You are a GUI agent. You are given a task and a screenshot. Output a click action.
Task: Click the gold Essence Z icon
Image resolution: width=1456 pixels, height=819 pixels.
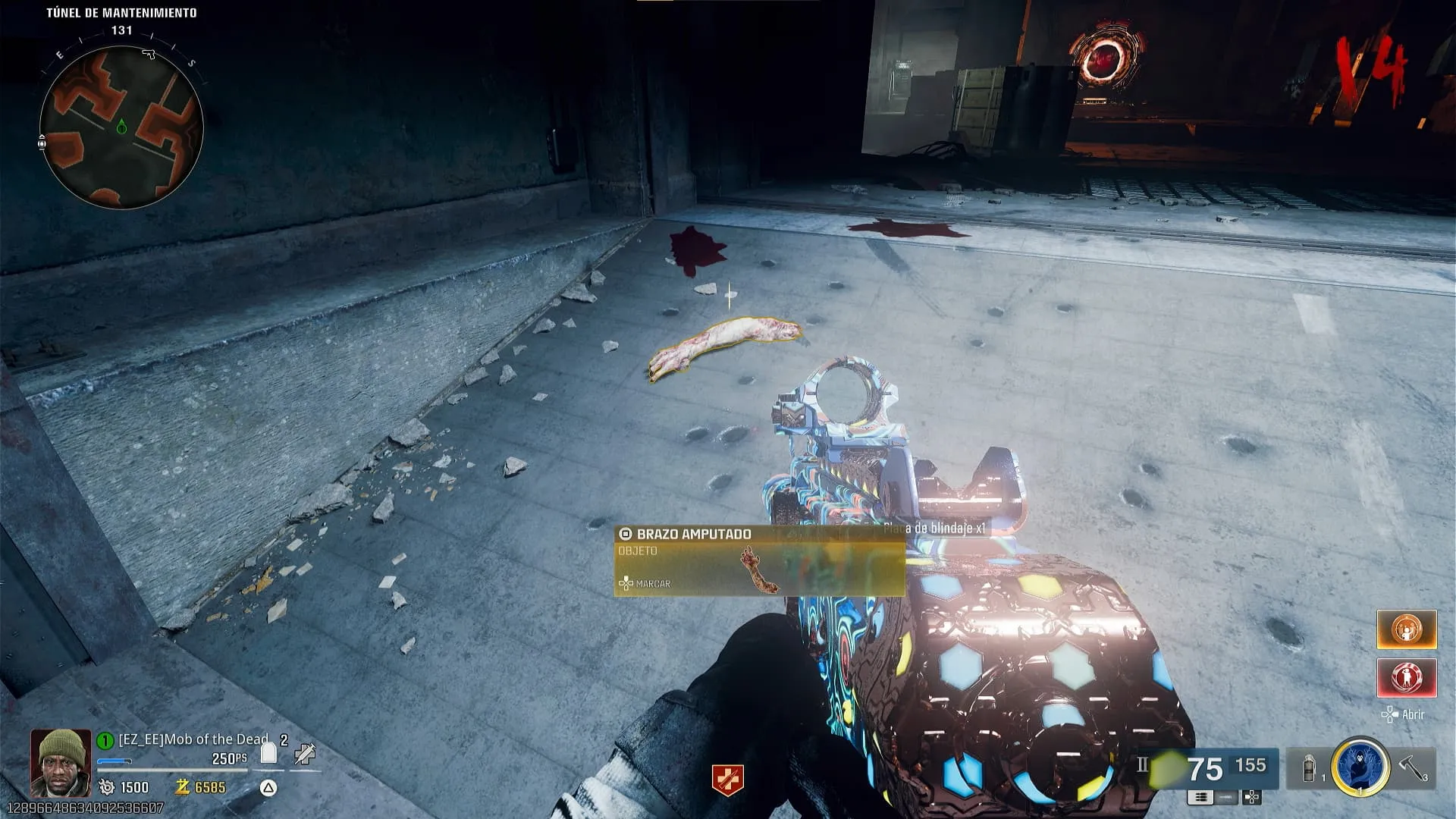[182, 787]
